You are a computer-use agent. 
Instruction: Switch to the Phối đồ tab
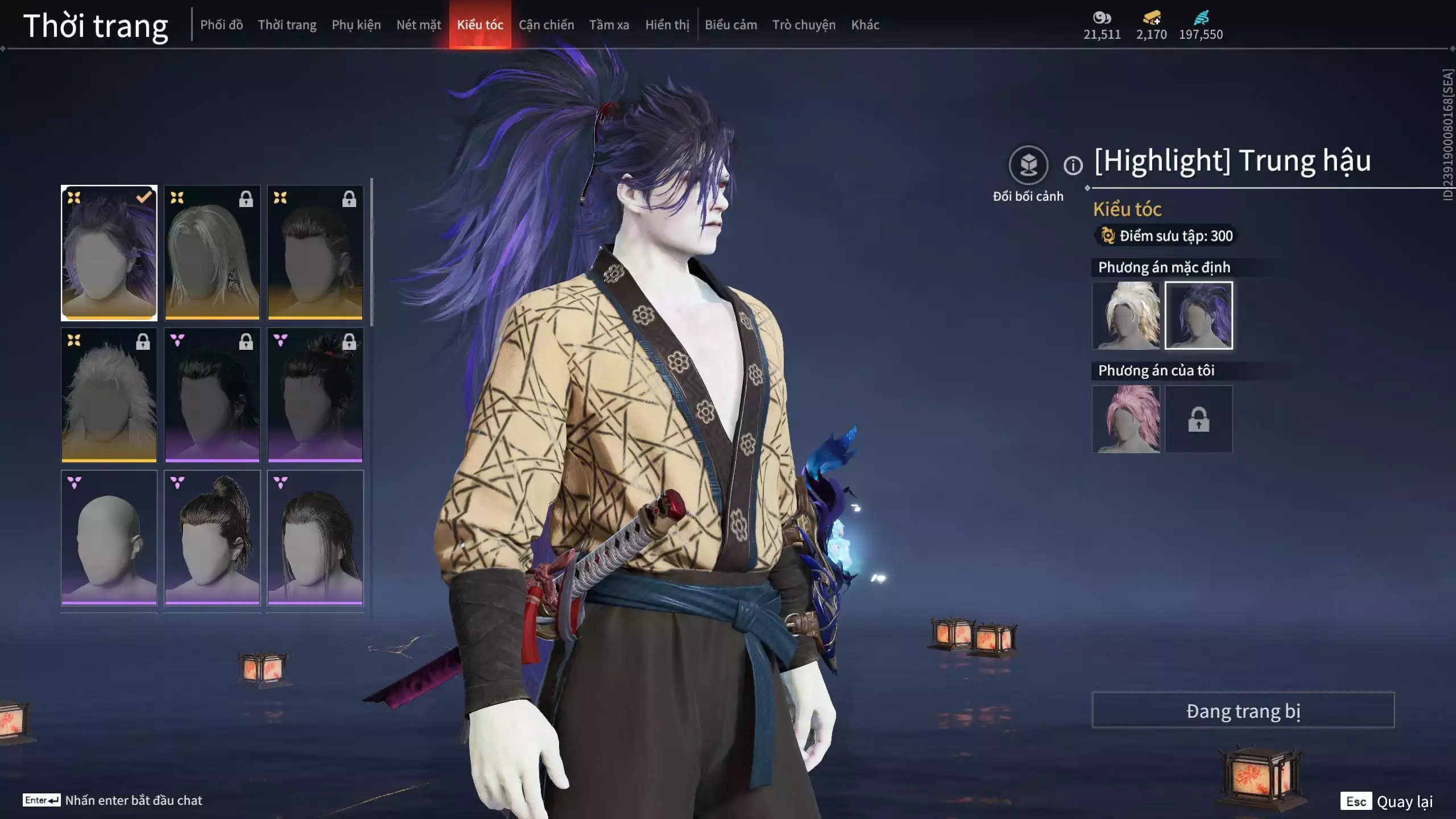[221, 25]
